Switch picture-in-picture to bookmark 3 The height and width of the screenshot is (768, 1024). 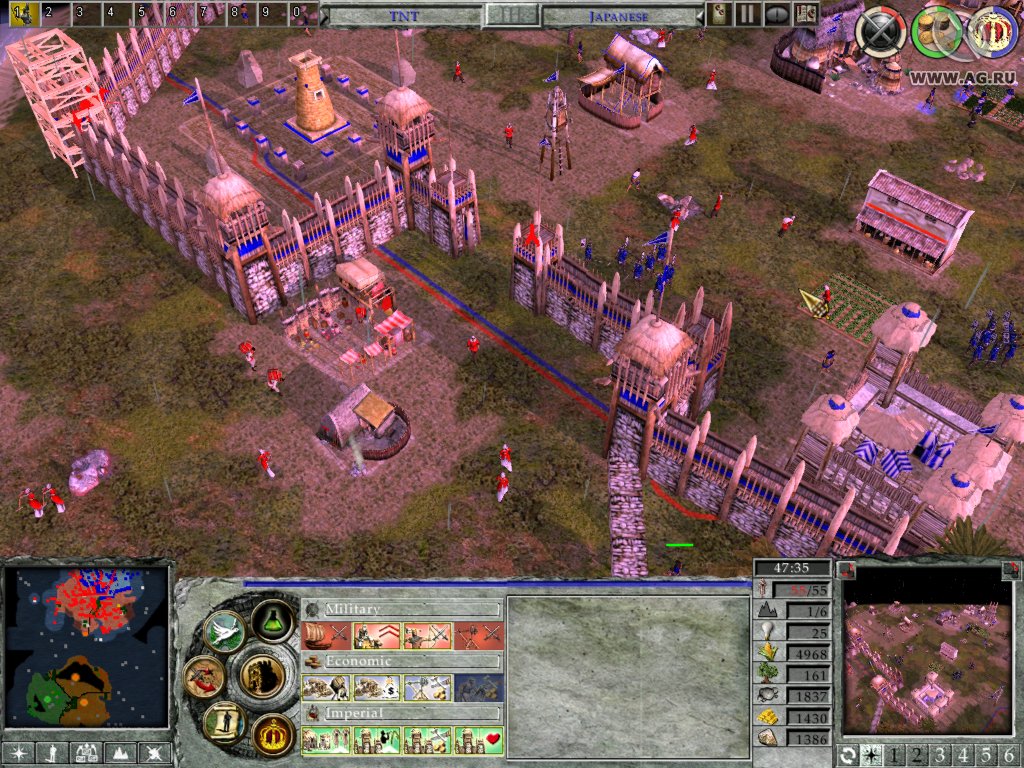(941, 754)
